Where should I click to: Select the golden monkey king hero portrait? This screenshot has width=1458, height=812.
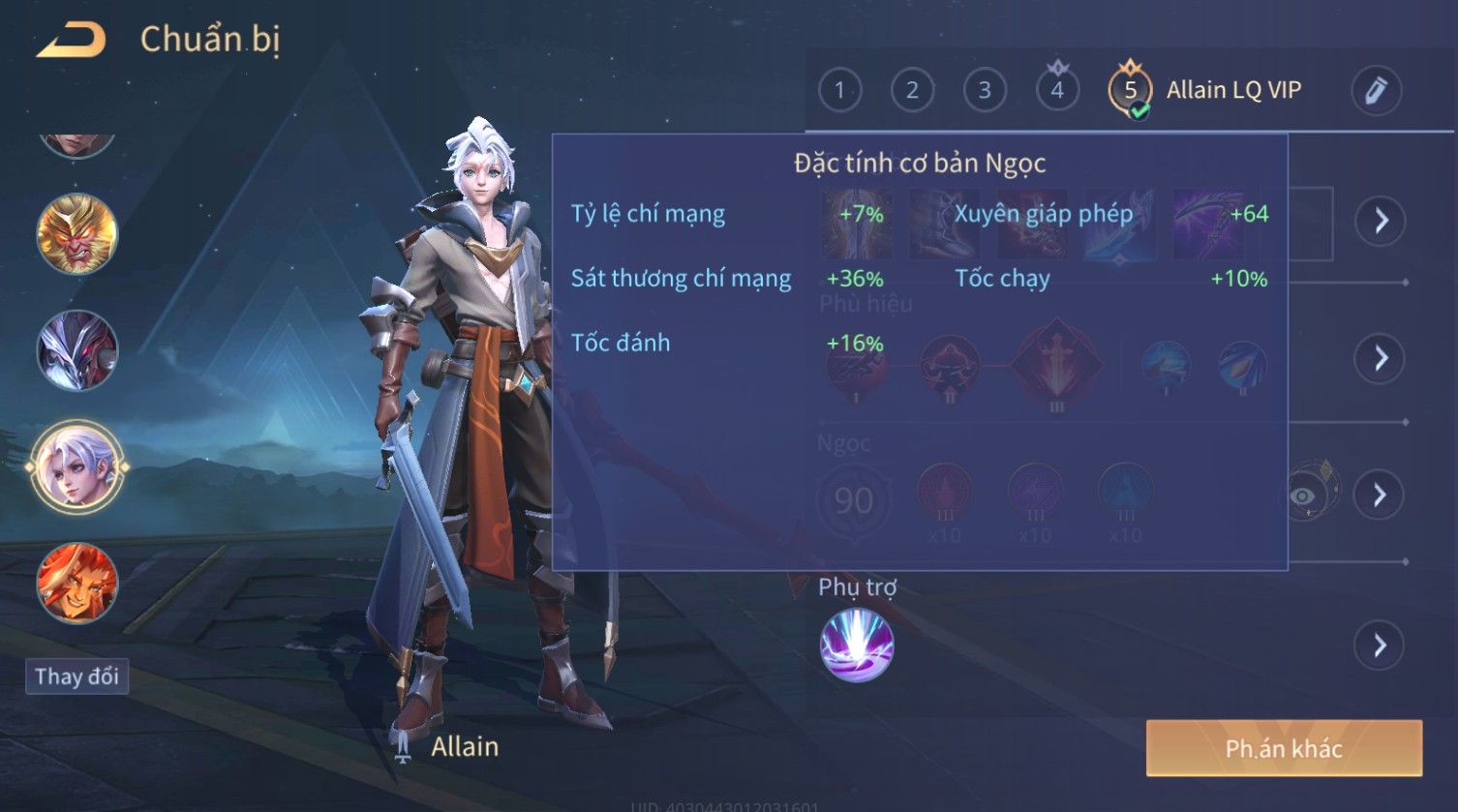(x=76, y=234)
